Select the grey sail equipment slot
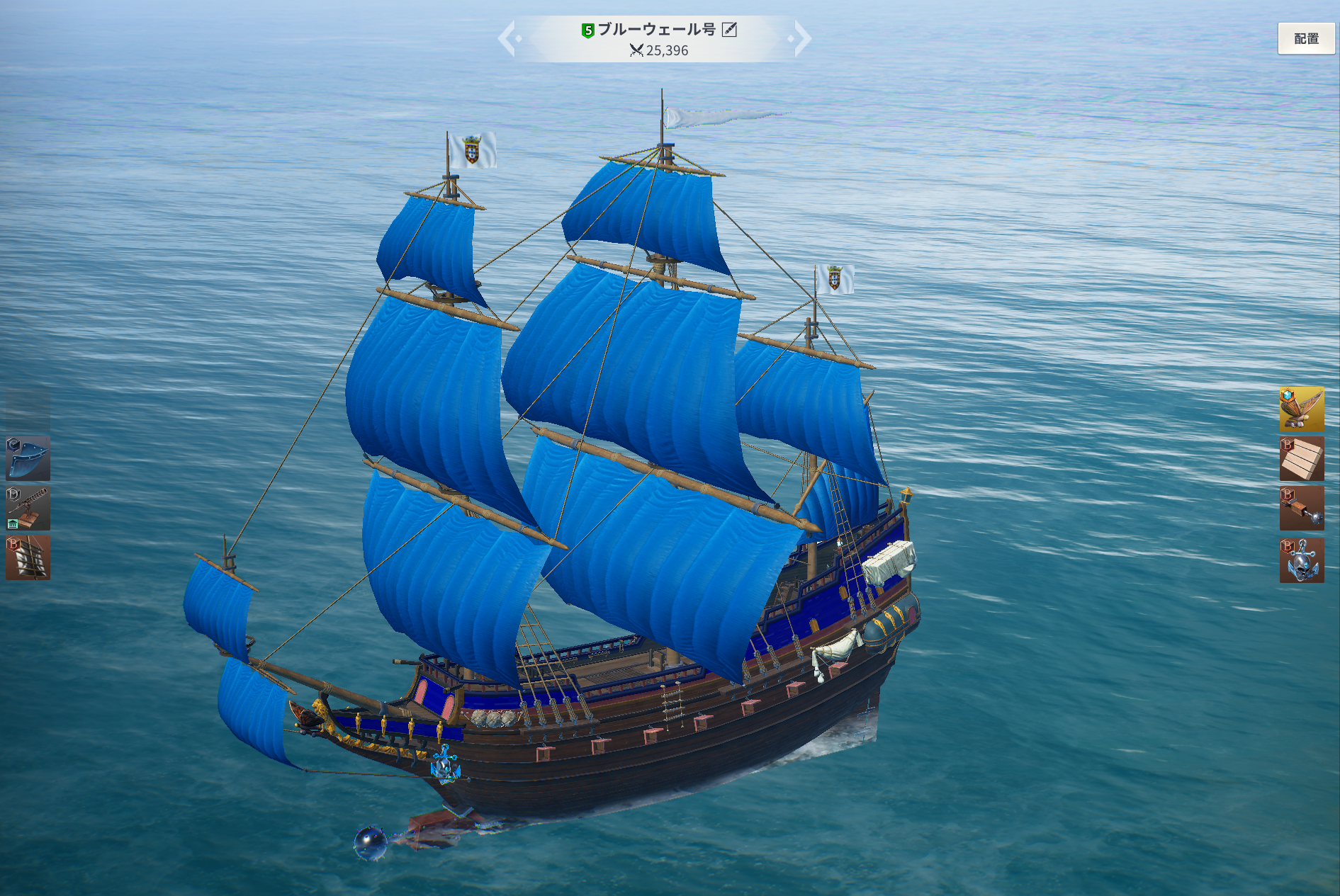Image resolution: width=1340 pixels, height=896 pixels. 28,557
